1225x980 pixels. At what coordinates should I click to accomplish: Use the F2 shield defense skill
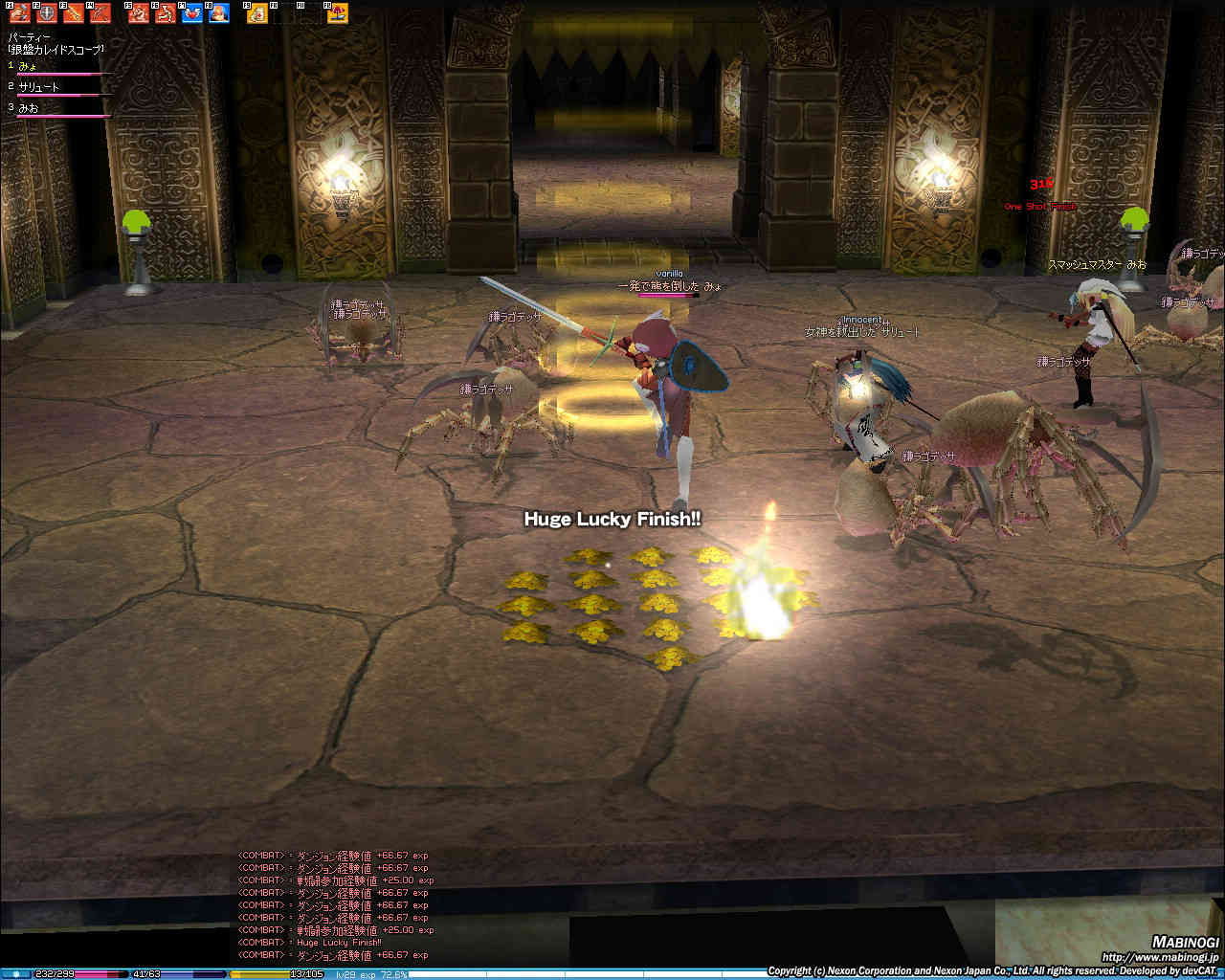tap(46, 13)
